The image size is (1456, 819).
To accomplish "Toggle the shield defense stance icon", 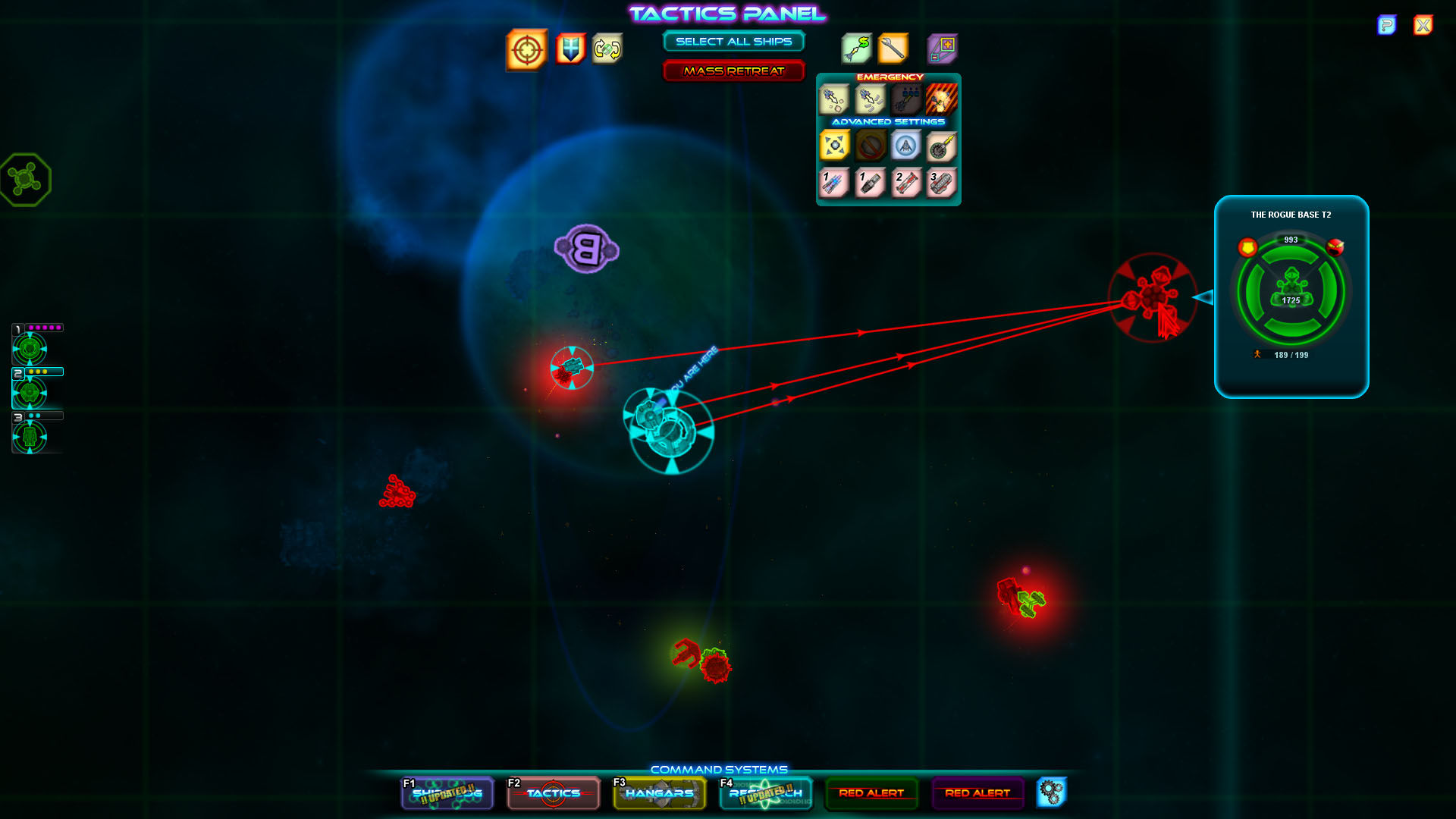I will click(x=570, y=51).
